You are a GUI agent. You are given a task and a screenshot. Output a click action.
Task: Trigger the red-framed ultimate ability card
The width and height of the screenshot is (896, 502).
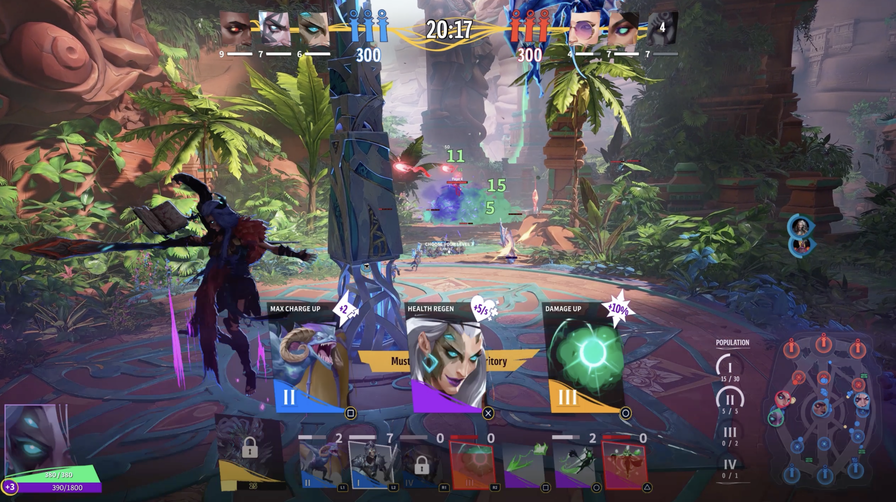(624, 464)
